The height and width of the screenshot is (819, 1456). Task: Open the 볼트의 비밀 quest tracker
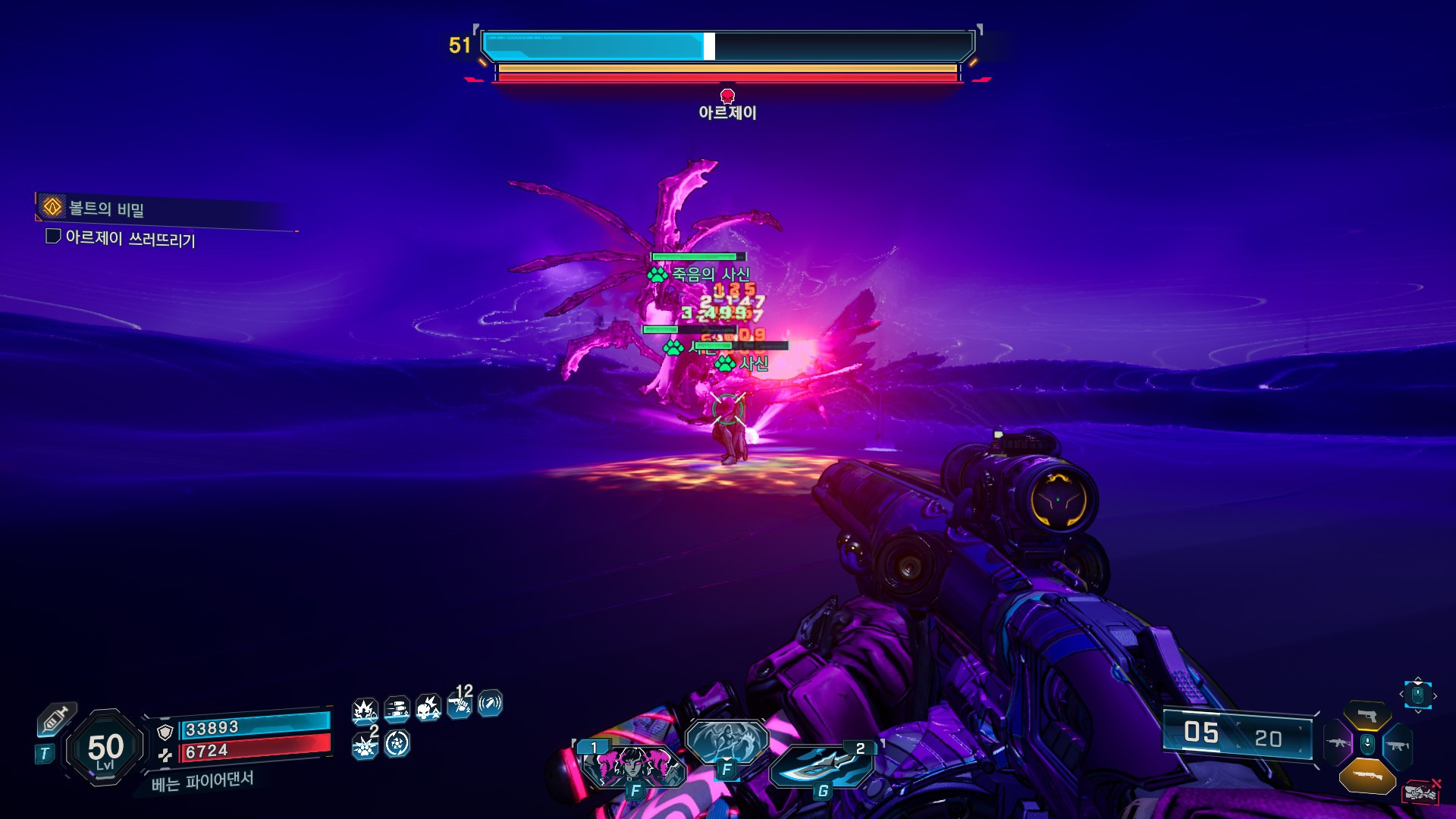coord(106,208)
